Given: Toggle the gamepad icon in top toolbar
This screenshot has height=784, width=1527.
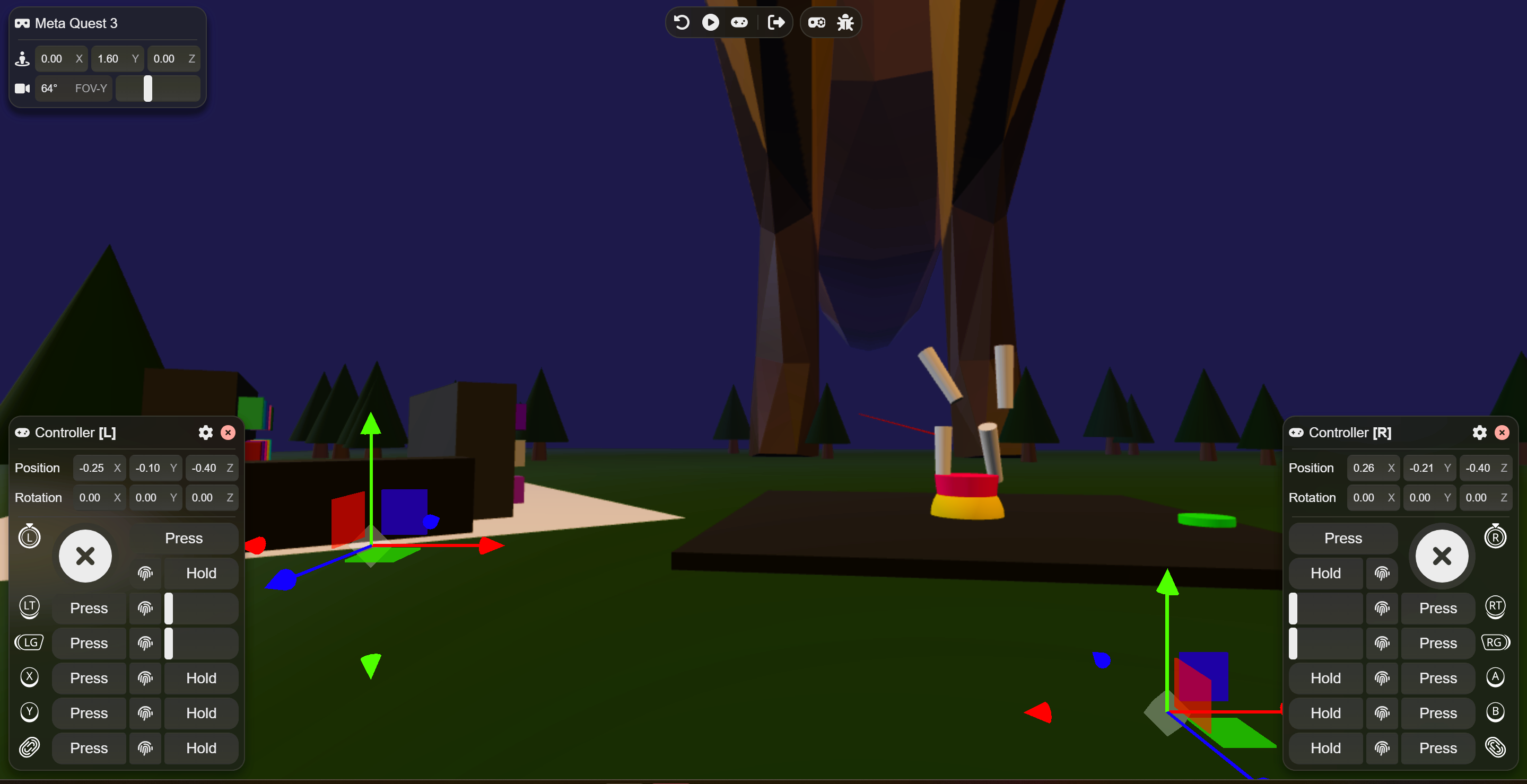Looking at the screenshot, I should tap(739, 22).
